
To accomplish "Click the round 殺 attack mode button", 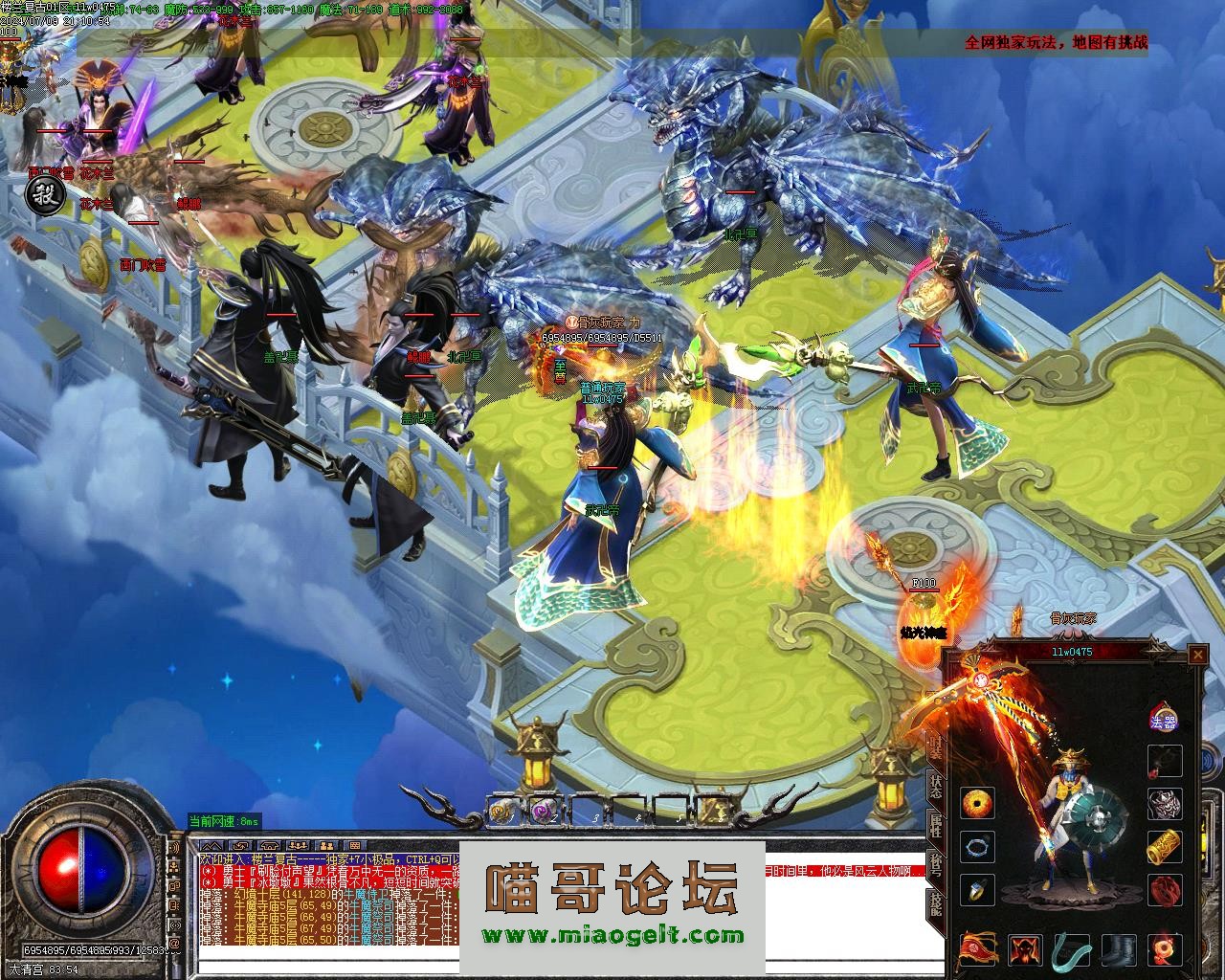I will 43,197.
